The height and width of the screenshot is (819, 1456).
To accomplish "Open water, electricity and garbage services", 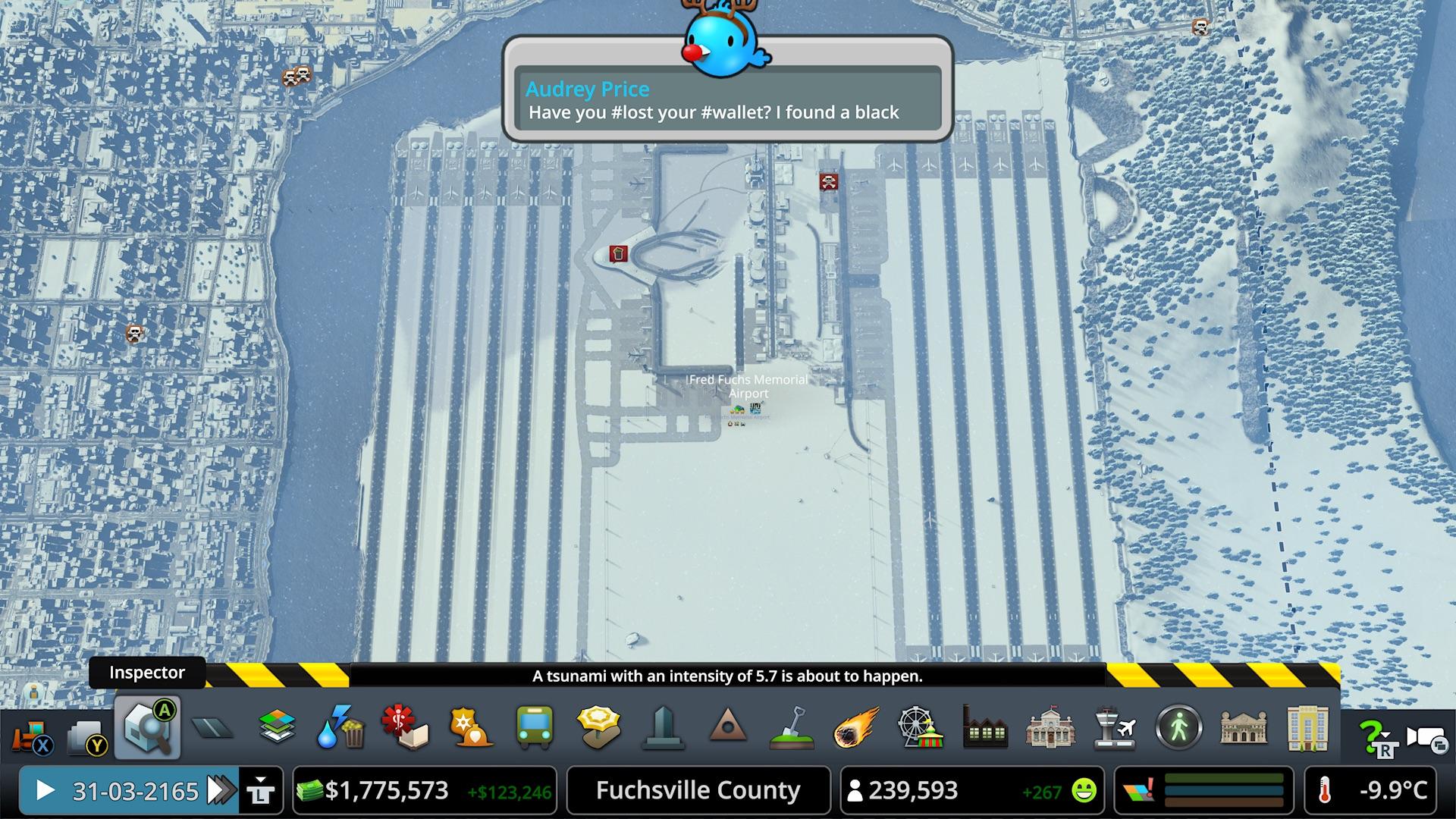I will coord(341,729).
